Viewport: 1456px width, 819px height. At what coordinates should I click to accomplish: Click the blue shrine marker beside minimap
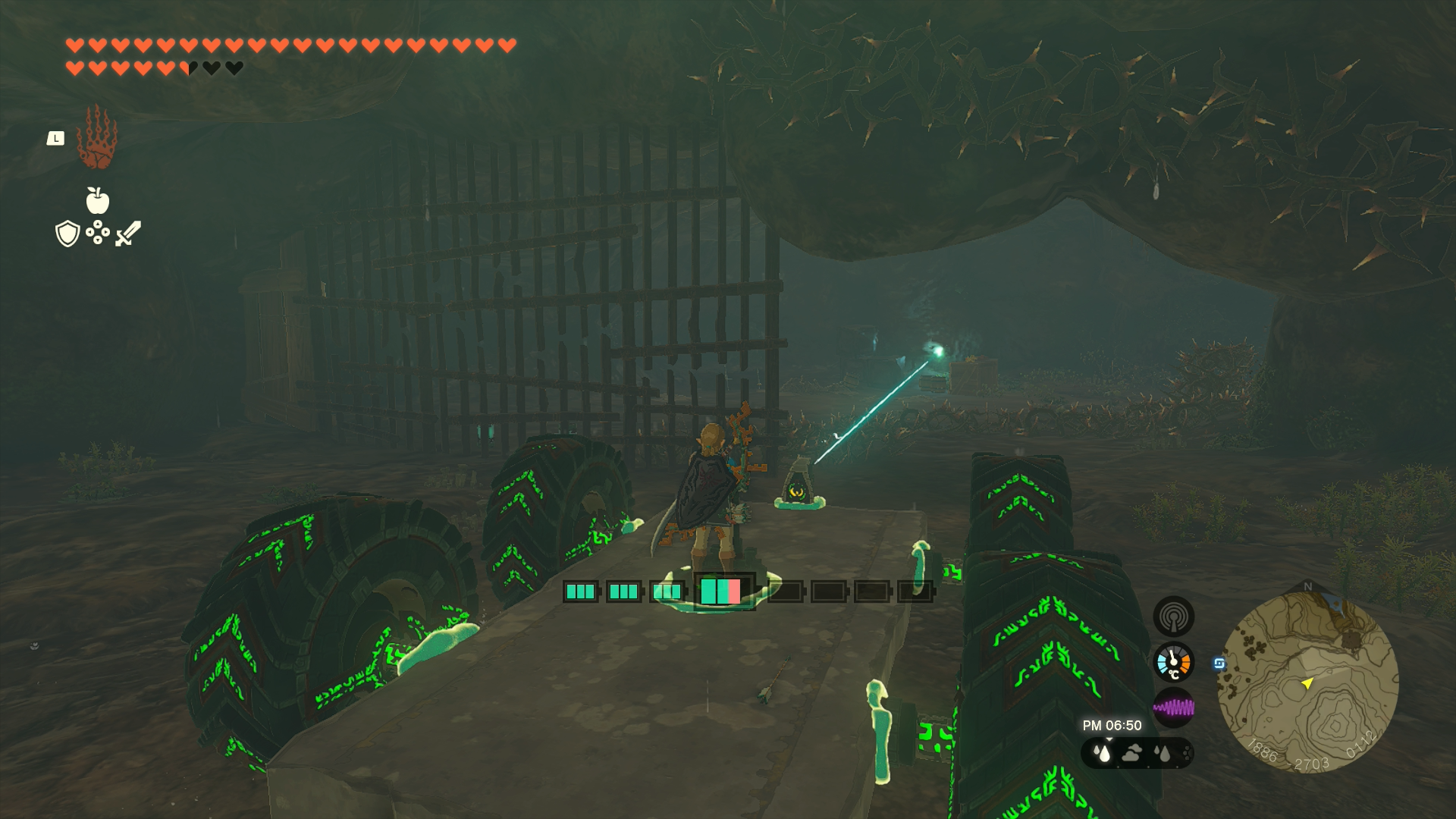pyautogui.click(x=1219, y=664)
